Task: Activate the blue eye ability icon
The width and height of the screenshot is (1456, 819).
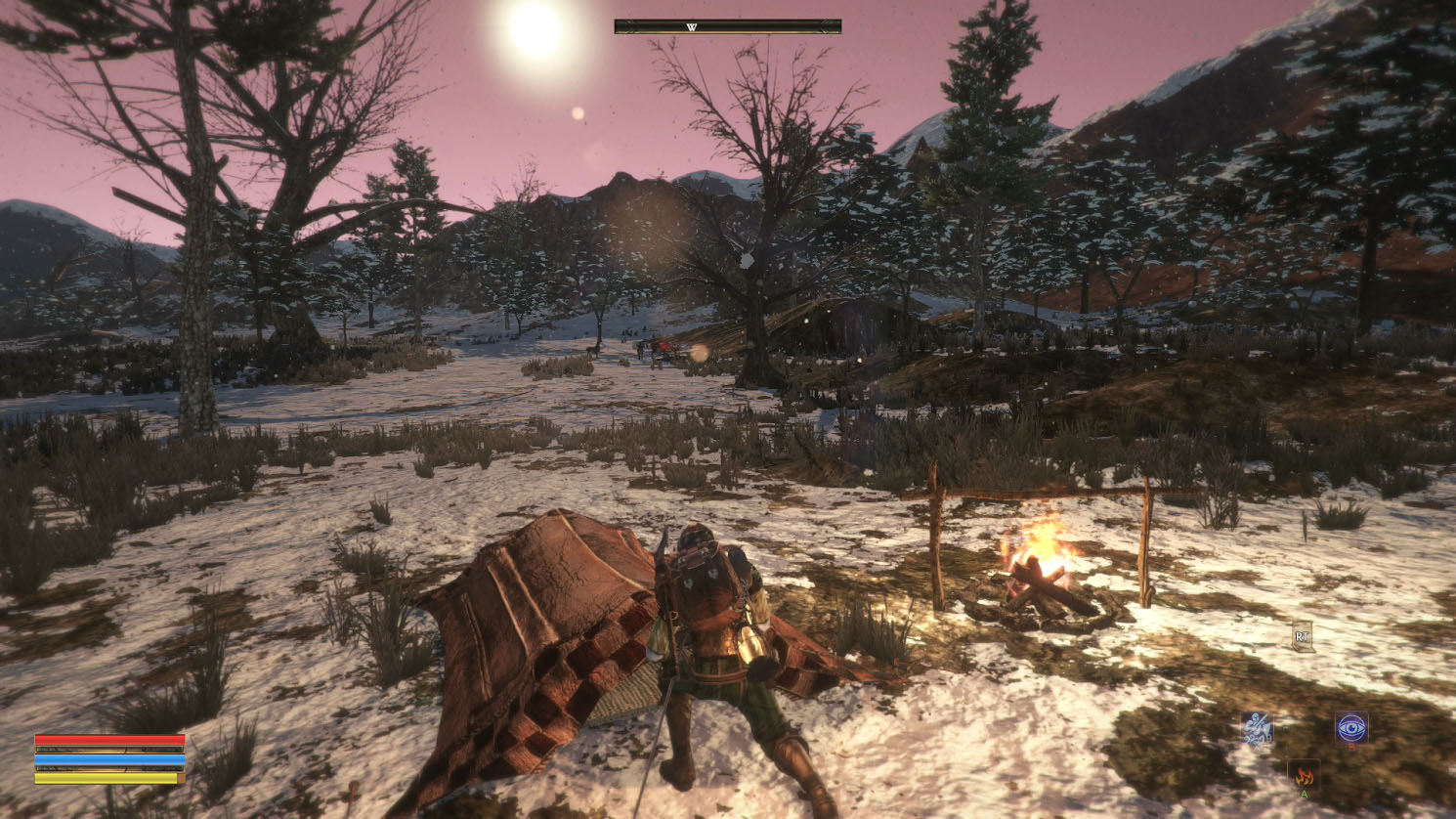Action: tap(1351, 728)
